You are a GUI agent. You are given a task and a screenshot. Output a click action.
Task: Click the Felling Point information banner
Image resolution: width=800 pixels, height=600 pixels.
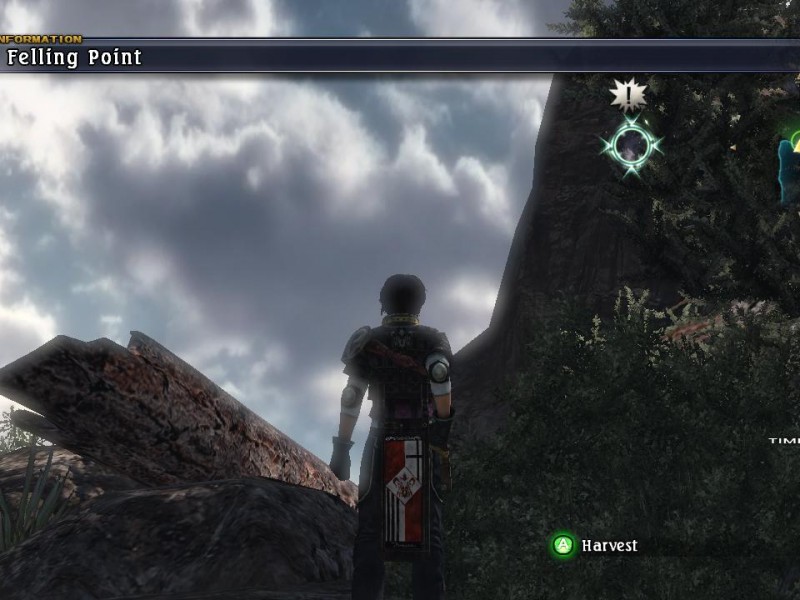[74, 58]
